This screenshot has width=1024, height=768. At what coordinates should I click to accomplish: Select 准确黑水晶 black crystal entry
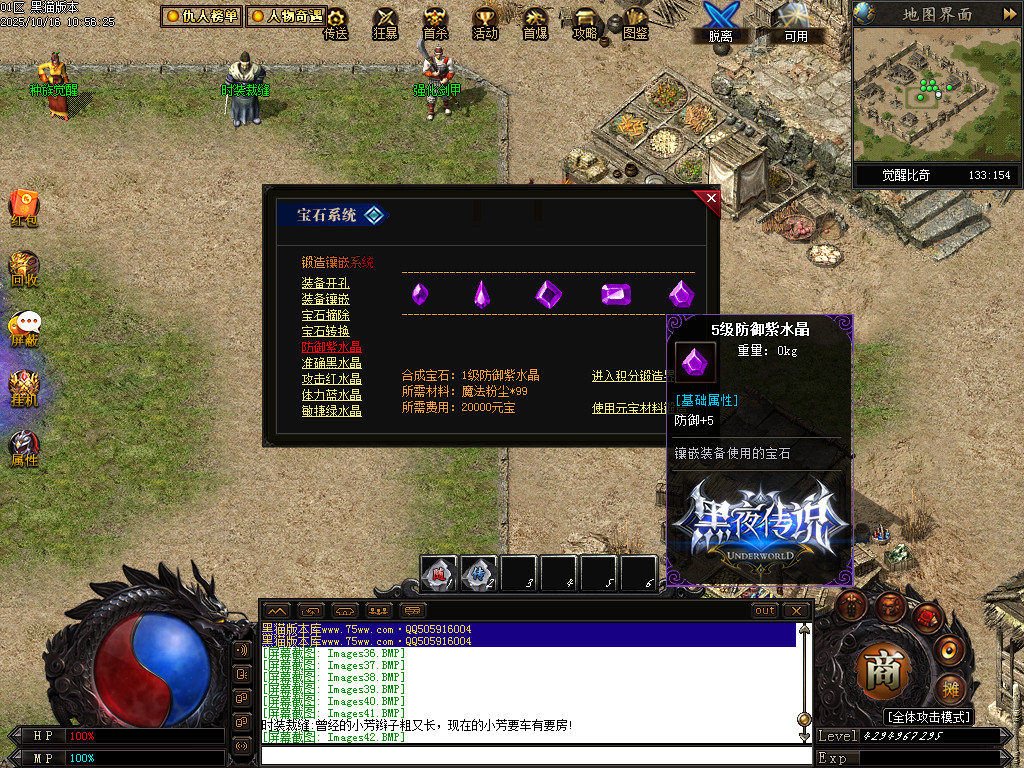[331, 363]
